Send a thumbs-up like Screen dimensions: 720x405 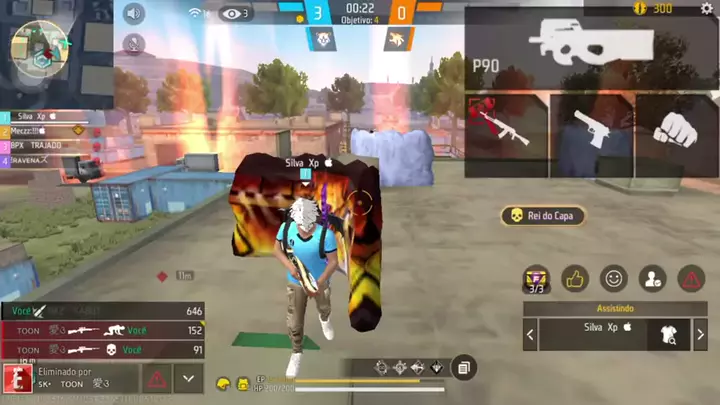(x=575, y=279)
